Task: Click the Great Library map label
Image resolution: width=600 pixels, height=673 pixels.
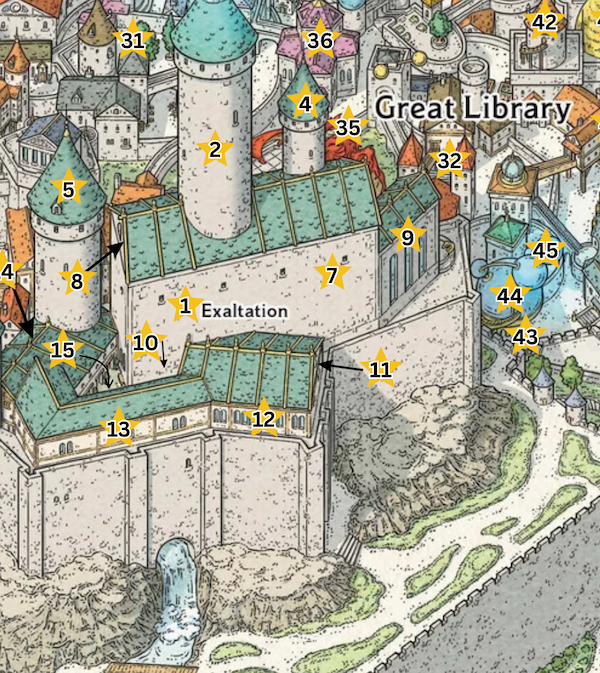Action: (473, 109)
